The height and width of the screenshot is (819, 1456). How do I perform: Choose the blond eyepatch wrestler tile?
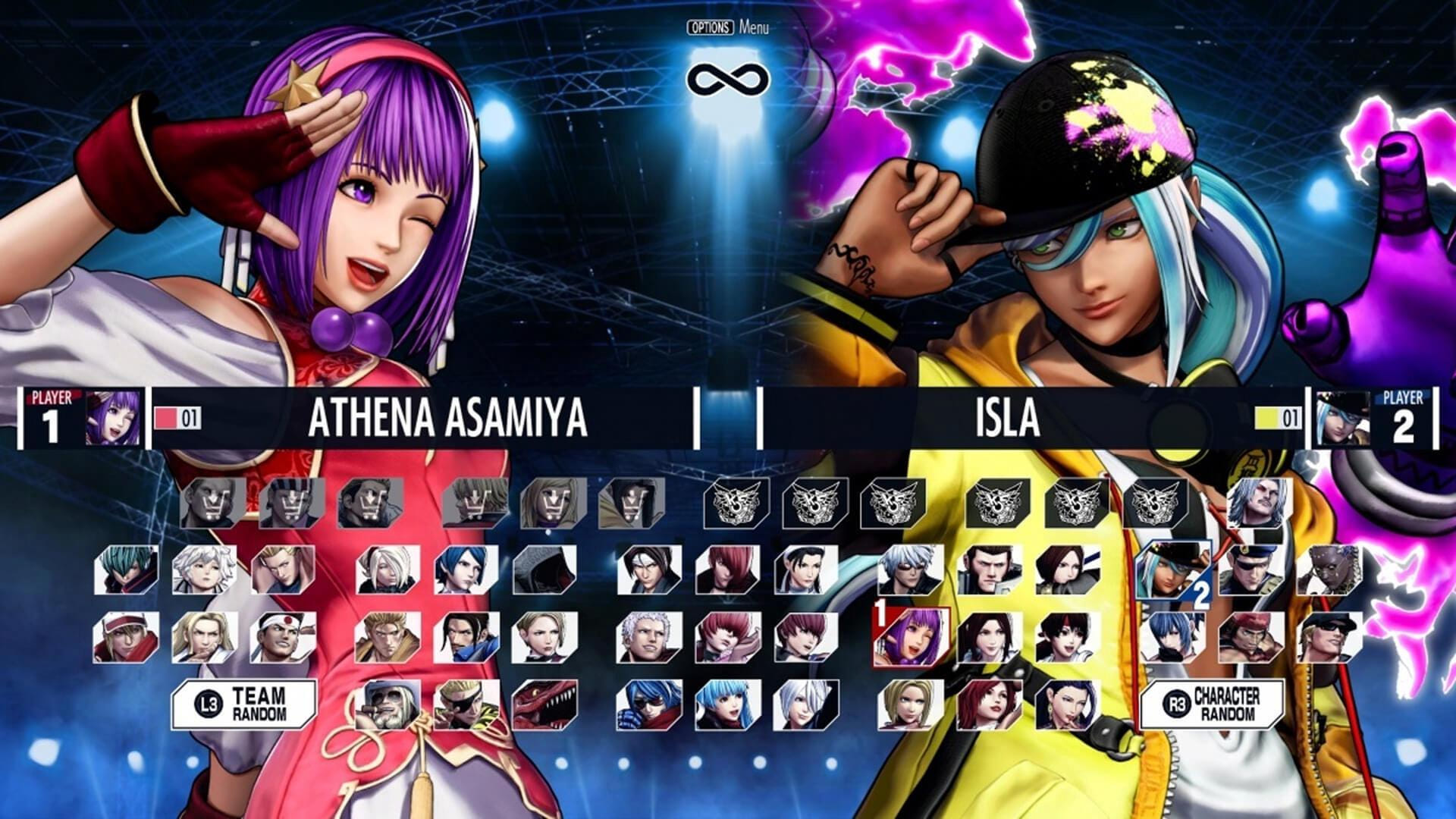click(x=466, y=704)
